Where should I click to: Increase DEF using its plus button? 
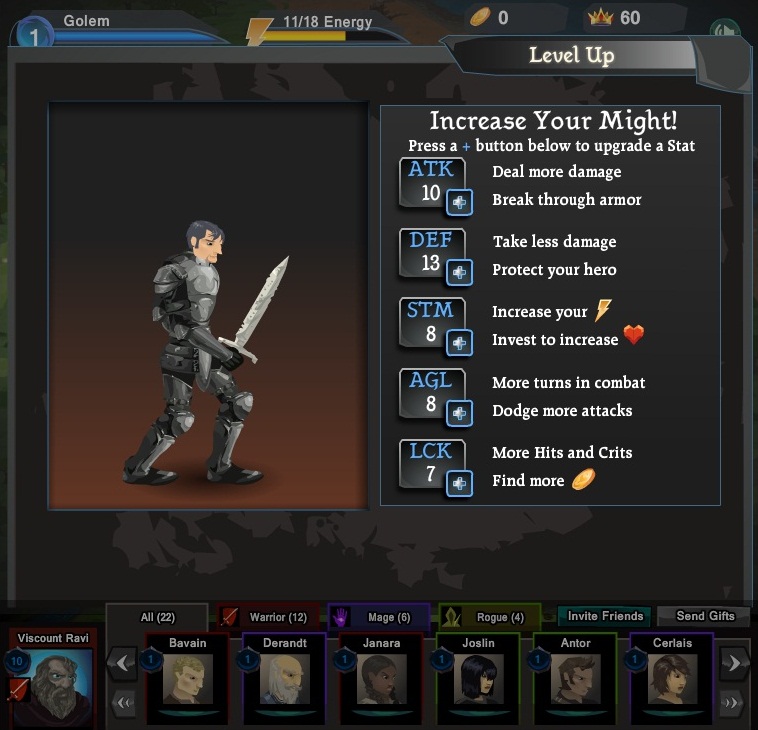pyautogui.click(x=459, y=272)
